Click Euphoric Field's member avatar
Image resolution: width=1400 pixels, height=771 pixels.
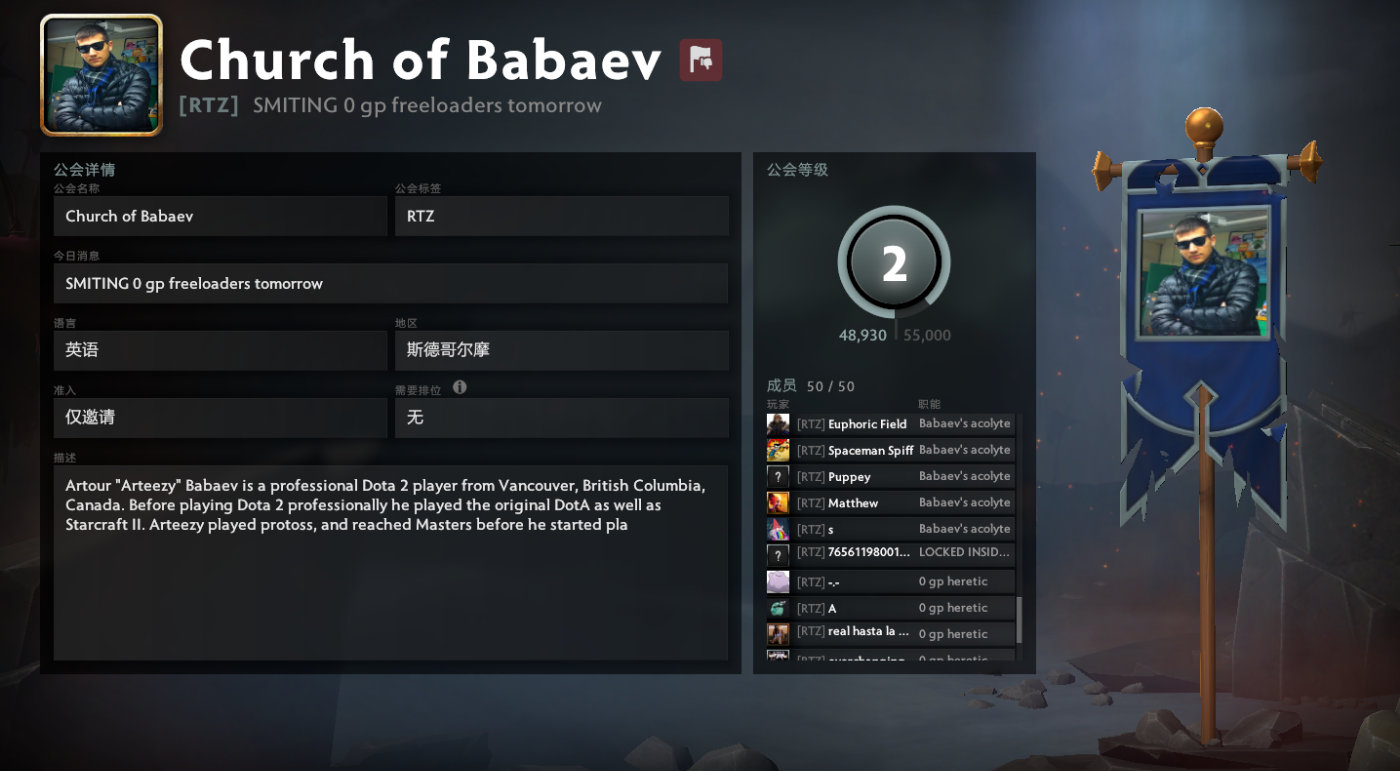(778, 424)
